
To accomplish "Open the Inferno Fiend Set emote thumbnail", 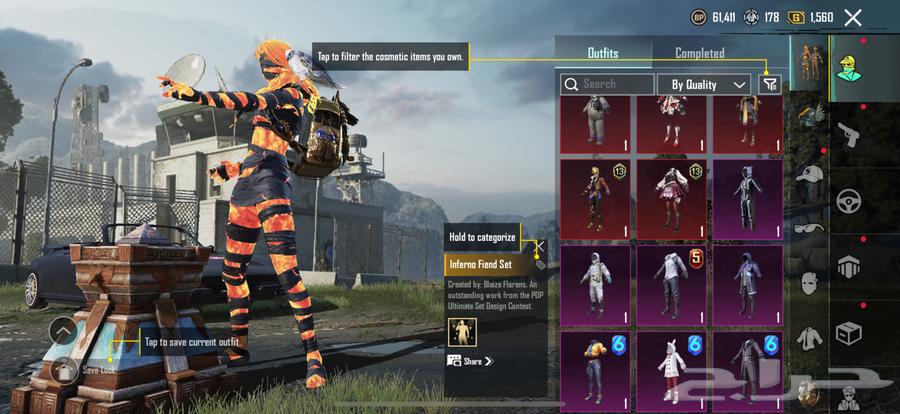I will (462, 331).
